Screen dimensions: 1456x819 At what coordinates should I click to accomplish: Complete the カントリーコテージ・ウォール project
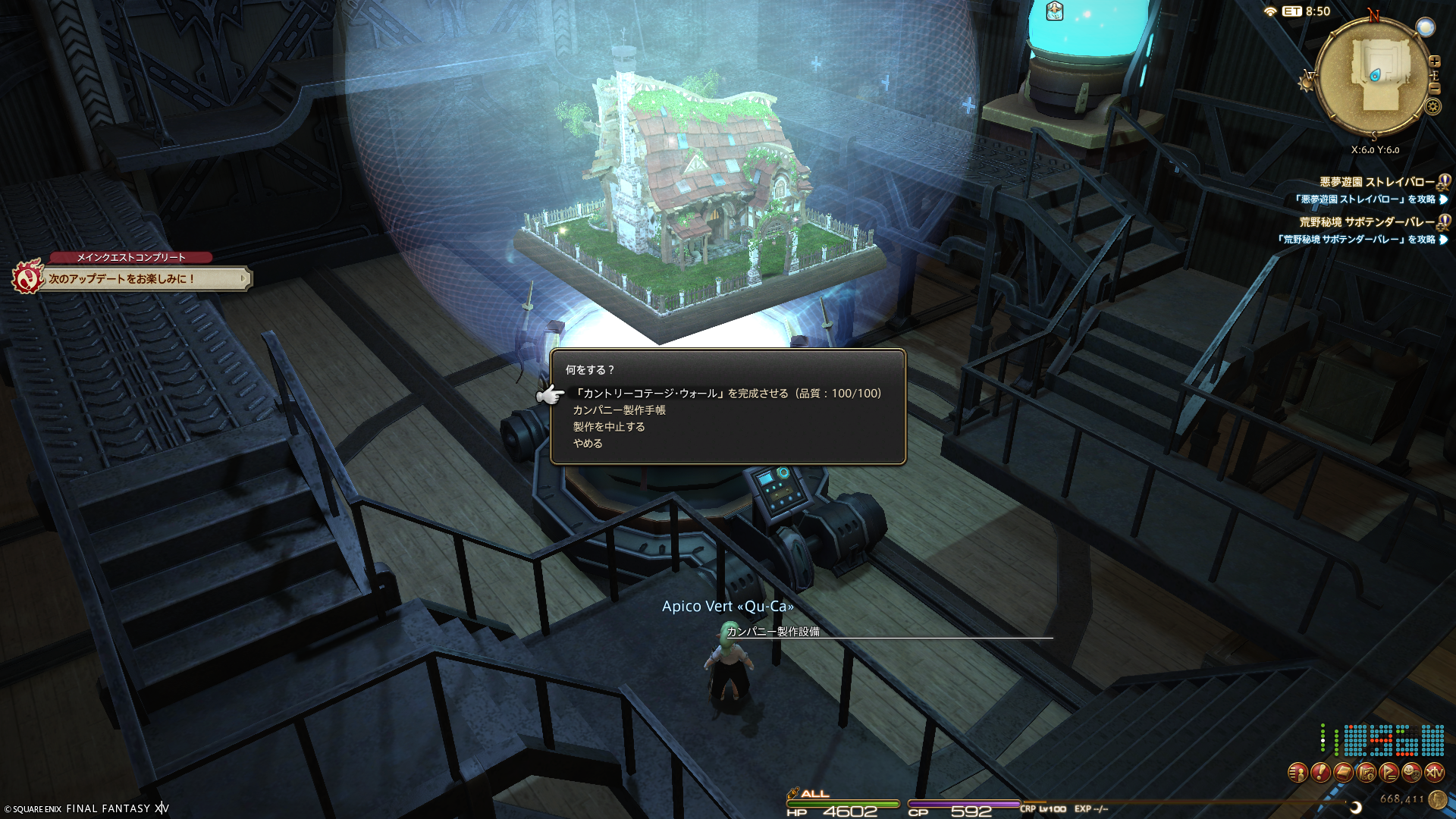pos(726,394)
